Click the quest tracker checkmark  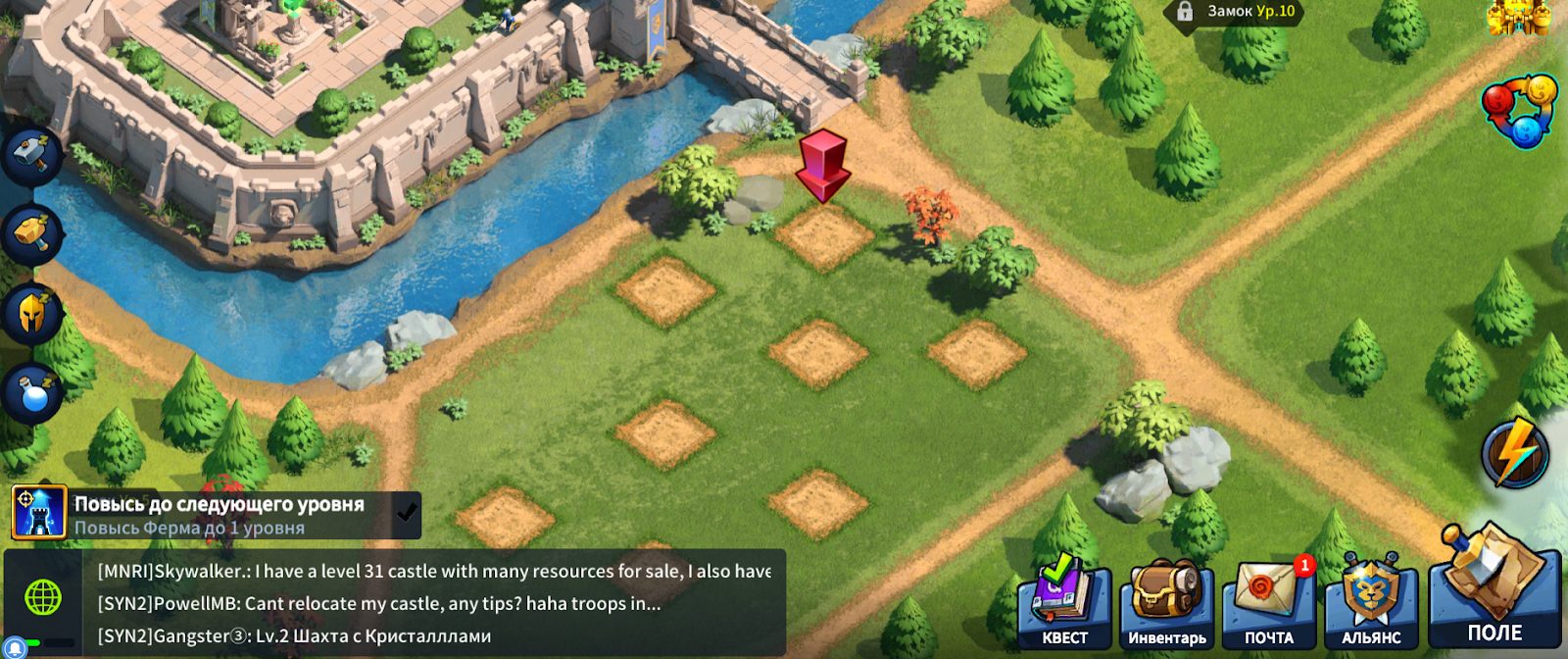pyautogui.click(x=406, y=511)
